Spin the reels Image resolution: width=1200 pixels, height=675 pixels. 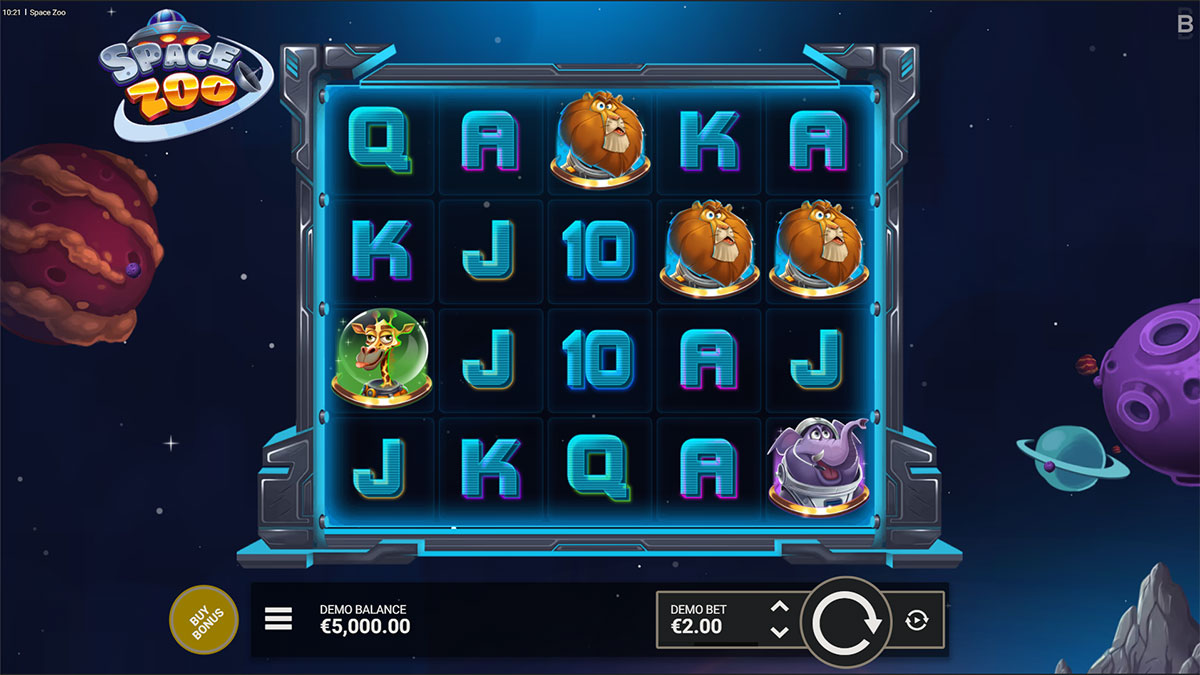pos(846,622)
